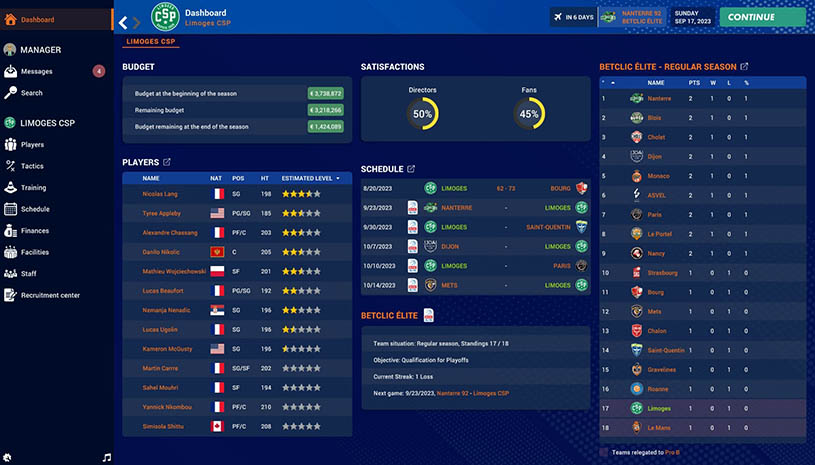Select Nanterre in the standings table

click(659, 98)
